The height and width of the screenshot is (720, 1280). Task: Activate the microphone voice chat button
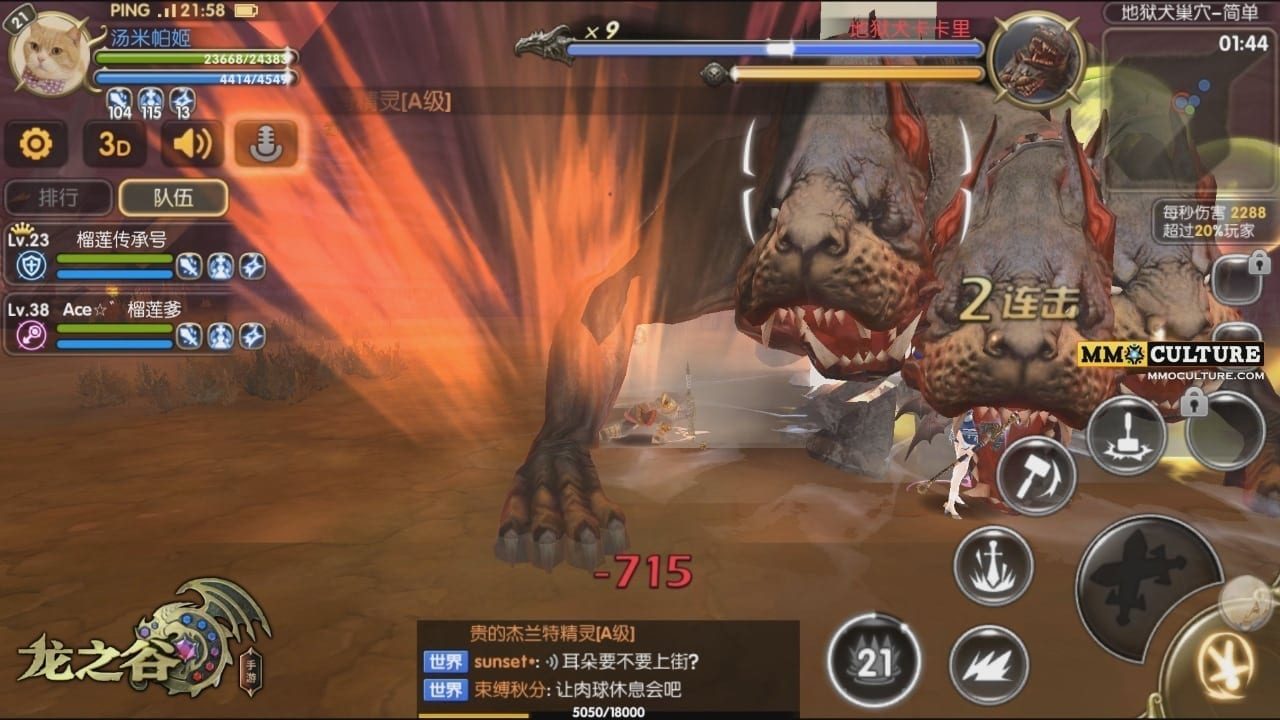(265, 145)
